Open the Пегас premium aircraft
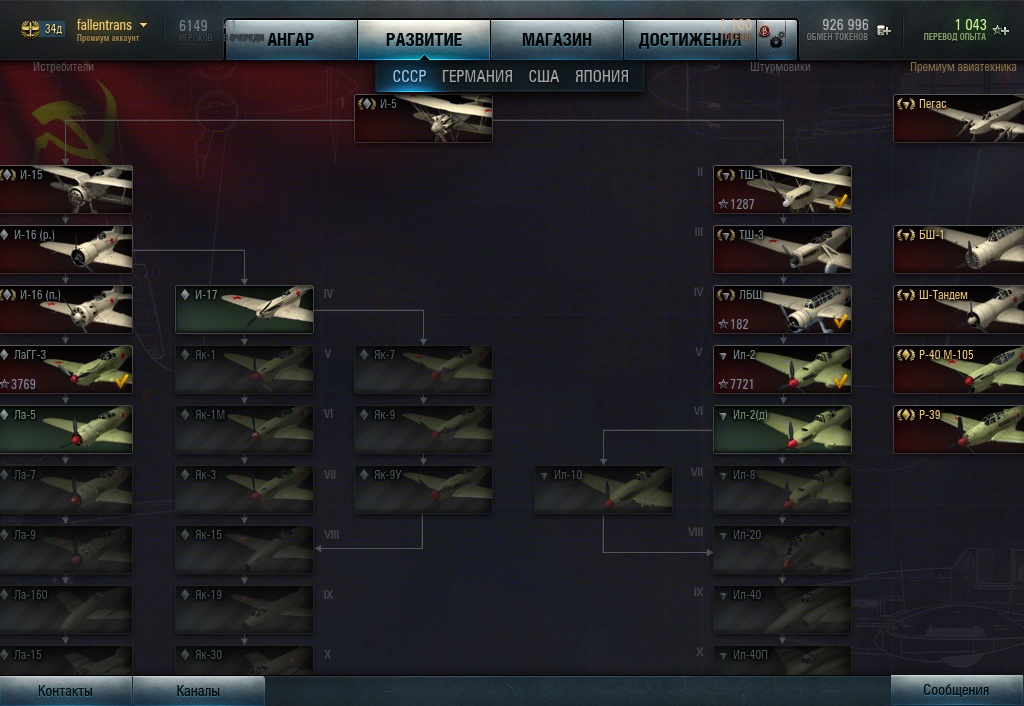 click(957, 118)
